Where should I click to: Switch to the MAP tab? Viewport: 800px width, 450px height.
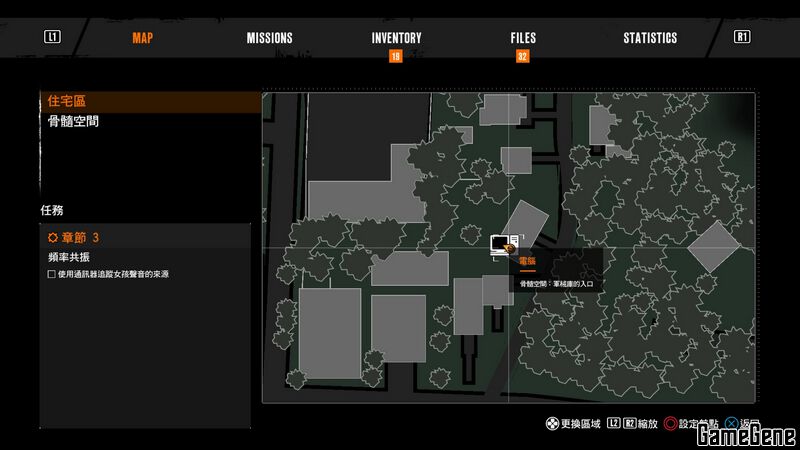click(142, 38)
